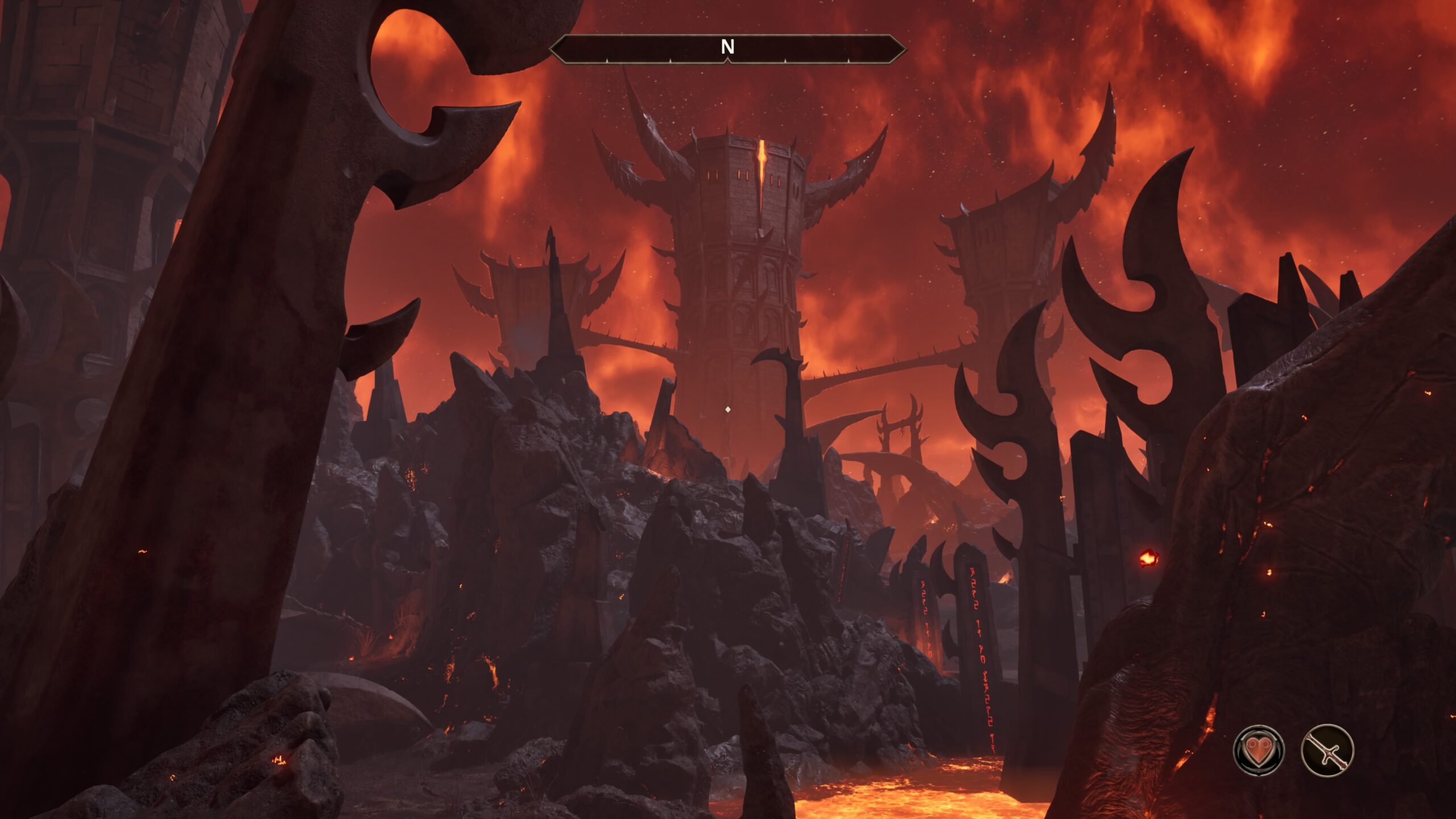The height and width of the screenshot is (819, 1456).
Task: Select the heart healing spell icon
Action: point(1258,751)
